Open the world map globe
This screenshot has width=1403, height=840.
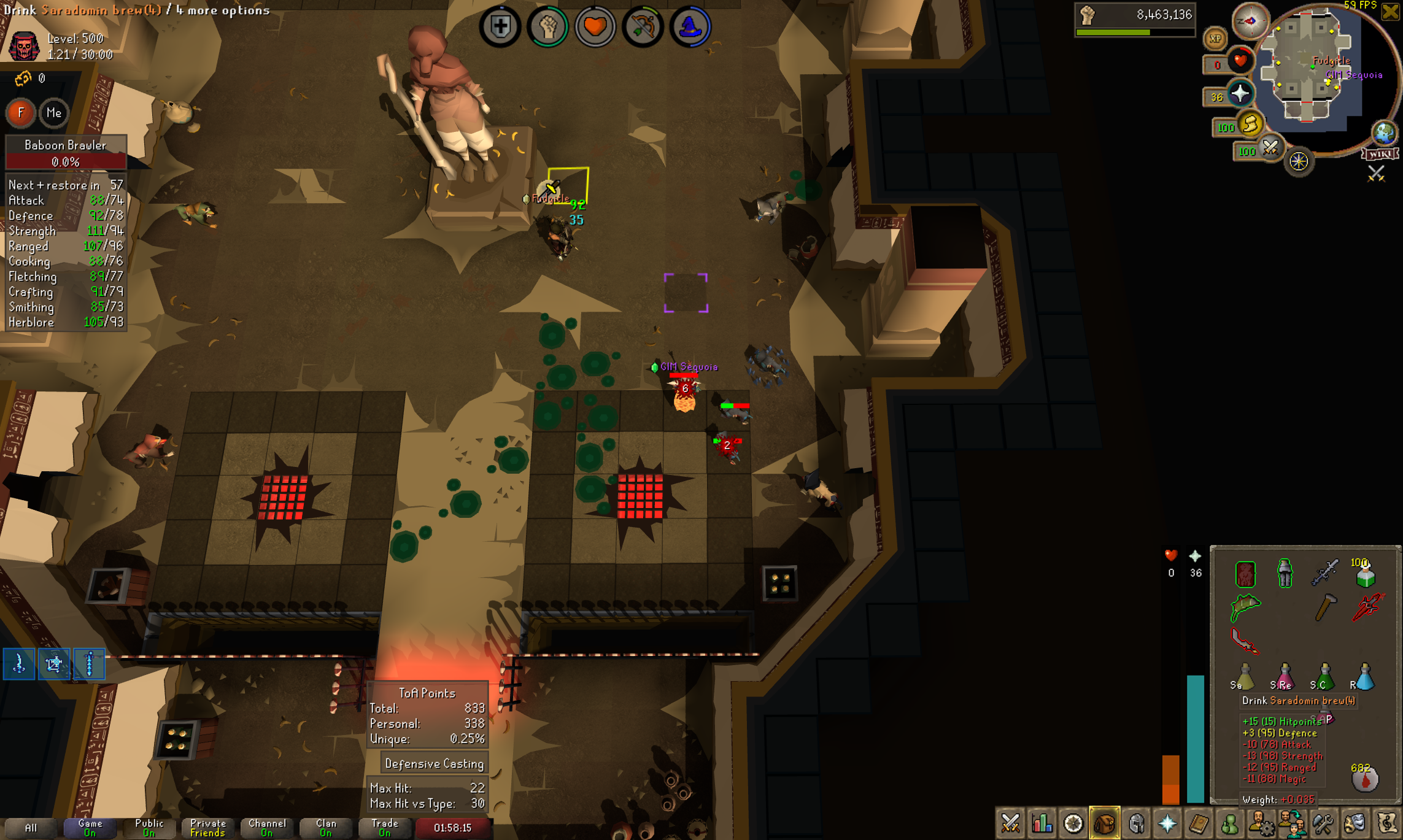click(x=1384, y=133)
